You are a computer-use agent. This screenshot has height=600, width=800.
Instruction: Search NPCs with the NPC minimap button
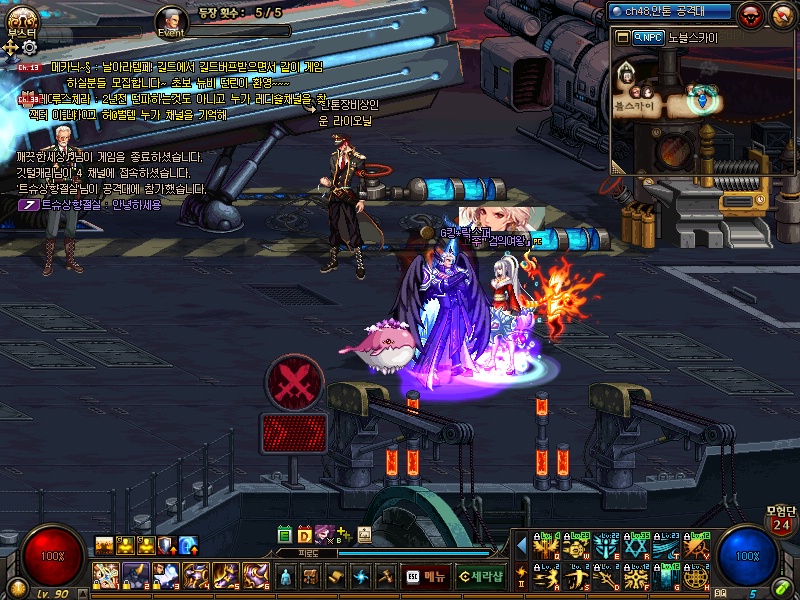647,37
